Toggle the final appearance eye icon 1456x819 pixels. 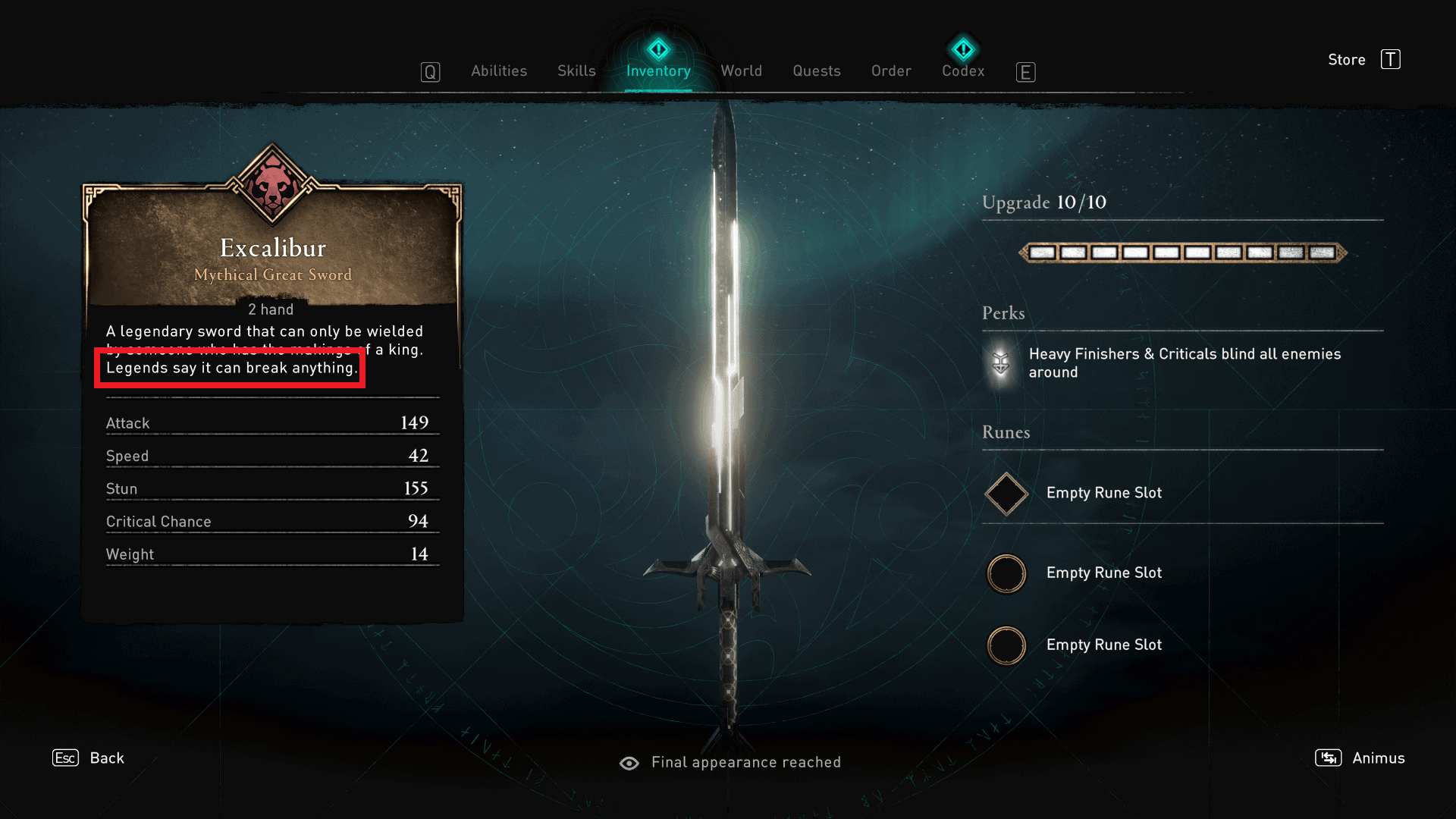pyautogui.click(x=630, y=762)
